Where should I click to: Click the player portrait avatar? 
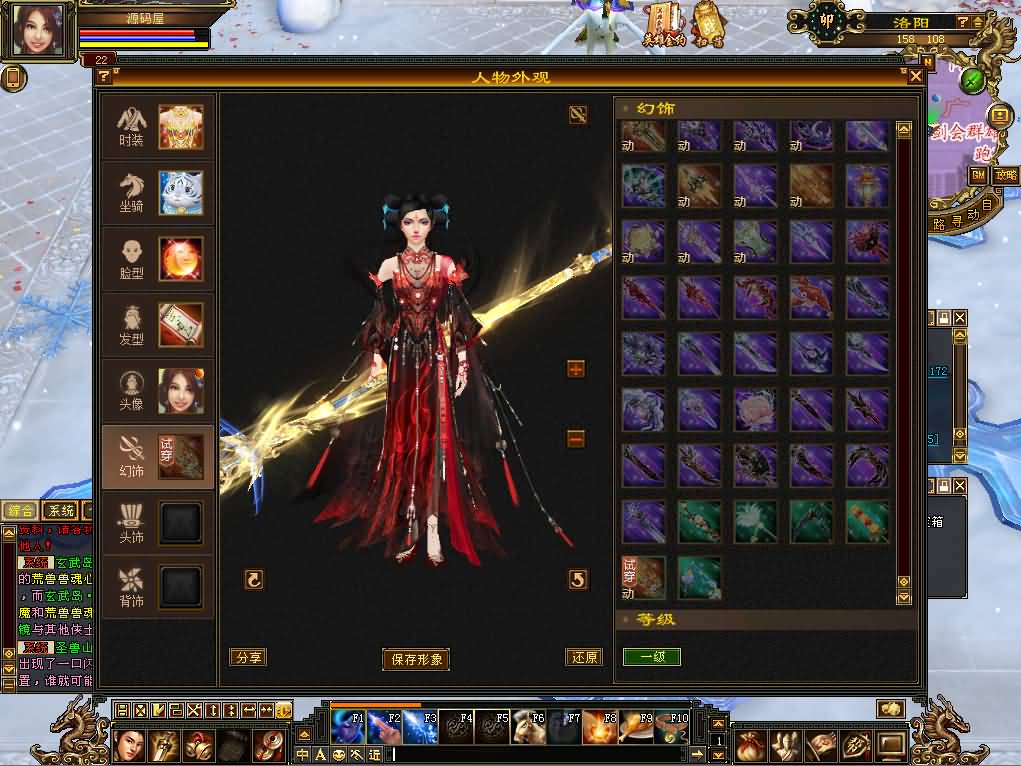pyautogui.click(x=39, y=31)
